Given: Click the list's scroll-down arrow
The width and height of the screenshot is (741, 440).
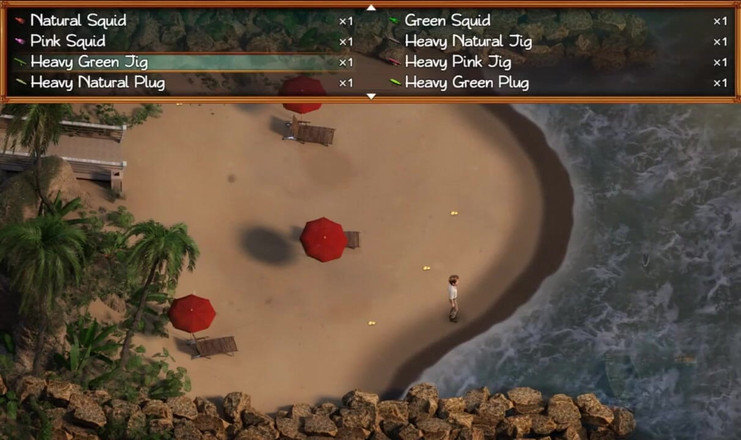Looking at the screenshot, I should click(371, 96).
